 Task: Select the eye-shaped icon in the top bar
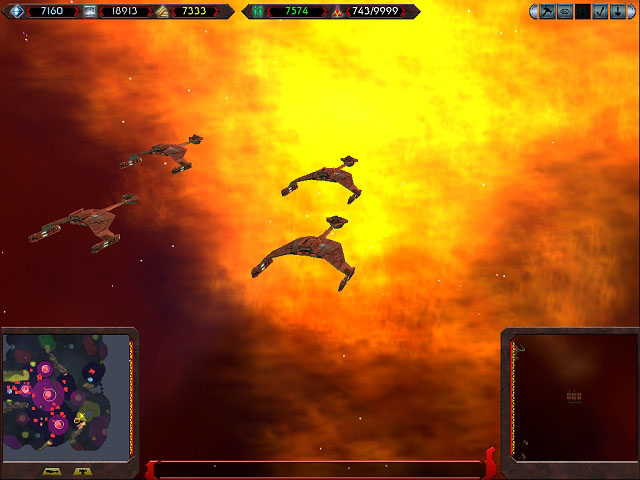[x=565, y=12]
